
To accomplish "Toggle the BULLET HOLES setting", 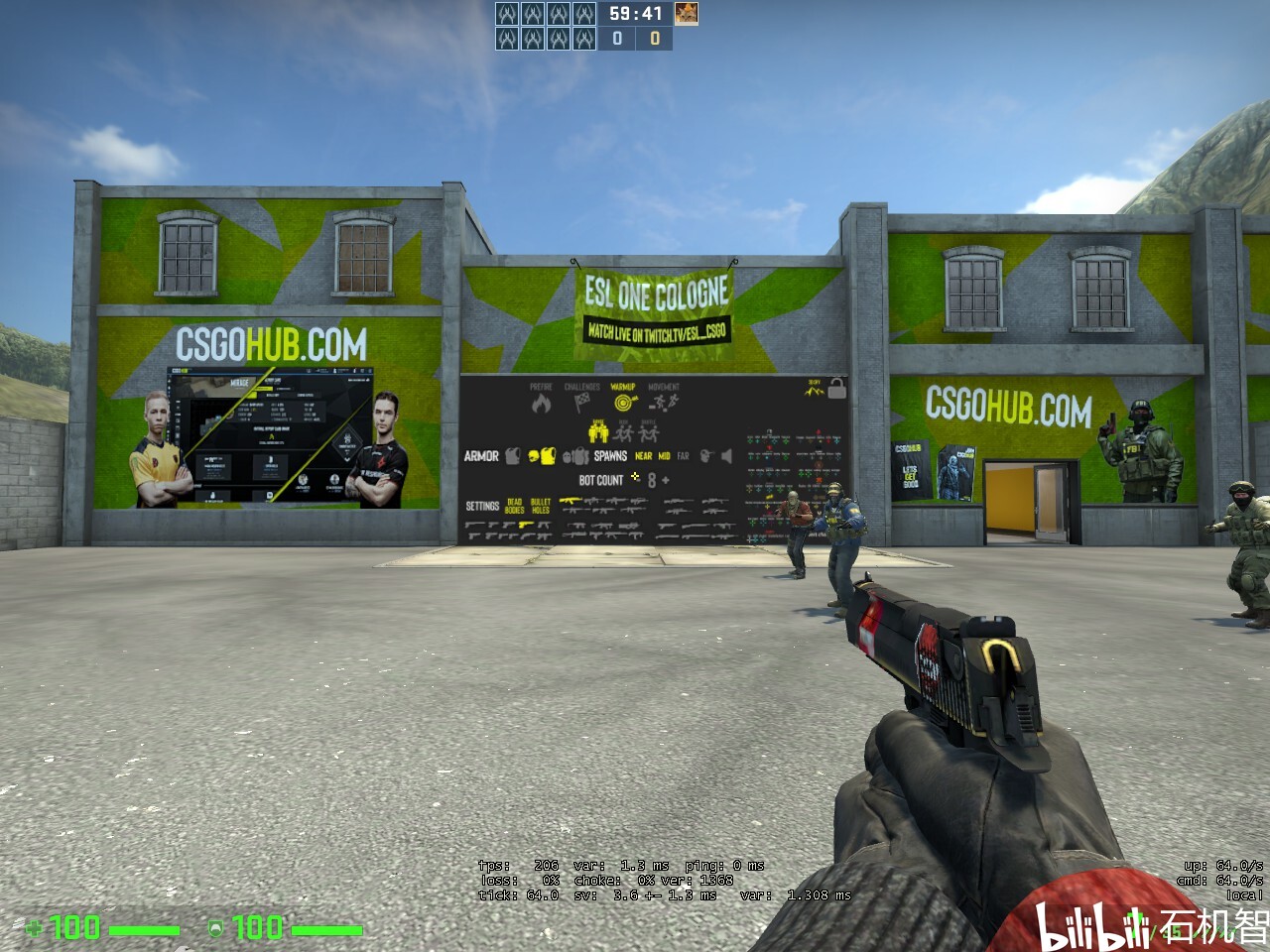I will (x=540, y=505).
